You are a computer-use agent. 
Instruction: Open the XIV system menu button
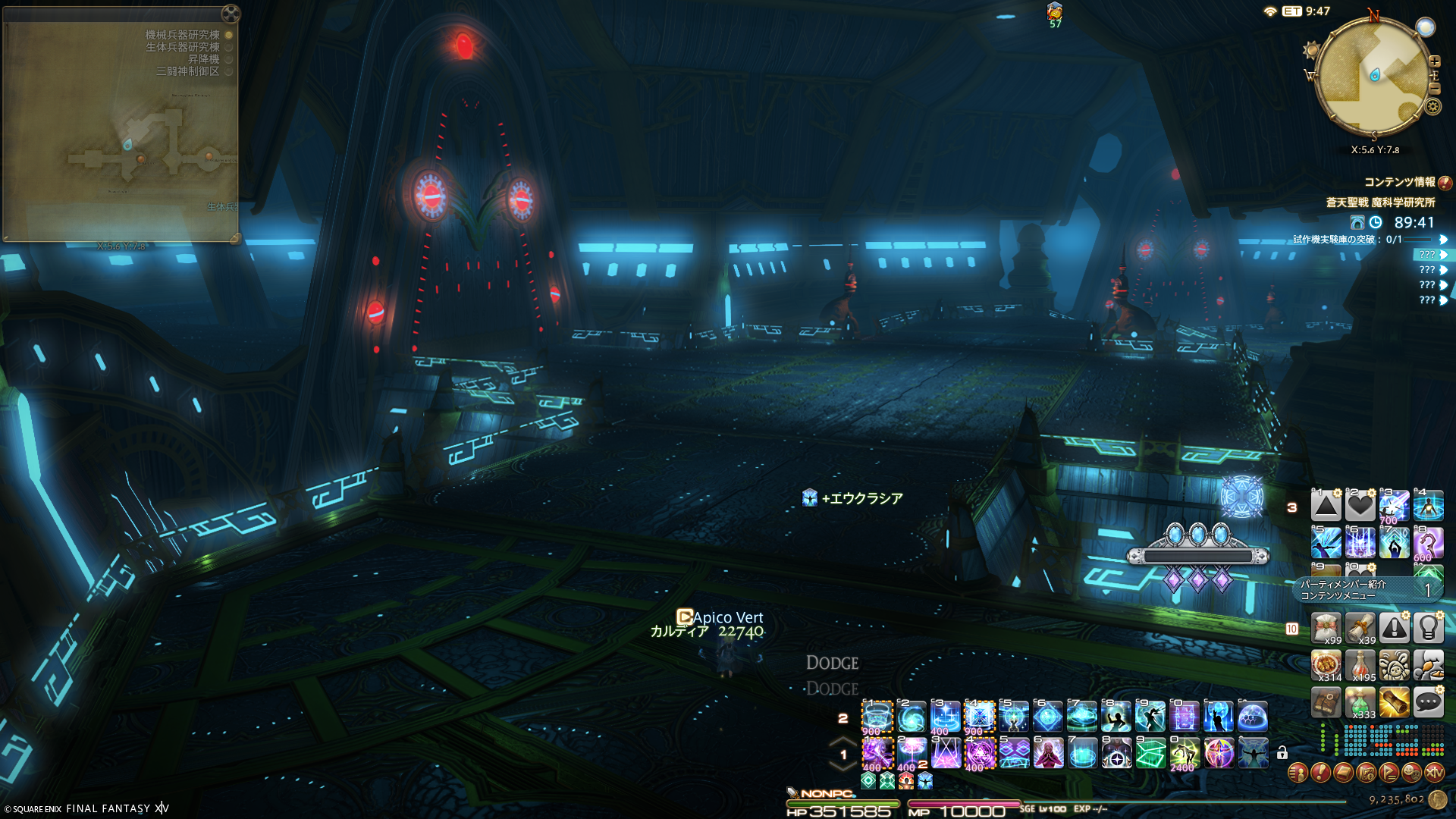[x=1434, y=773]
